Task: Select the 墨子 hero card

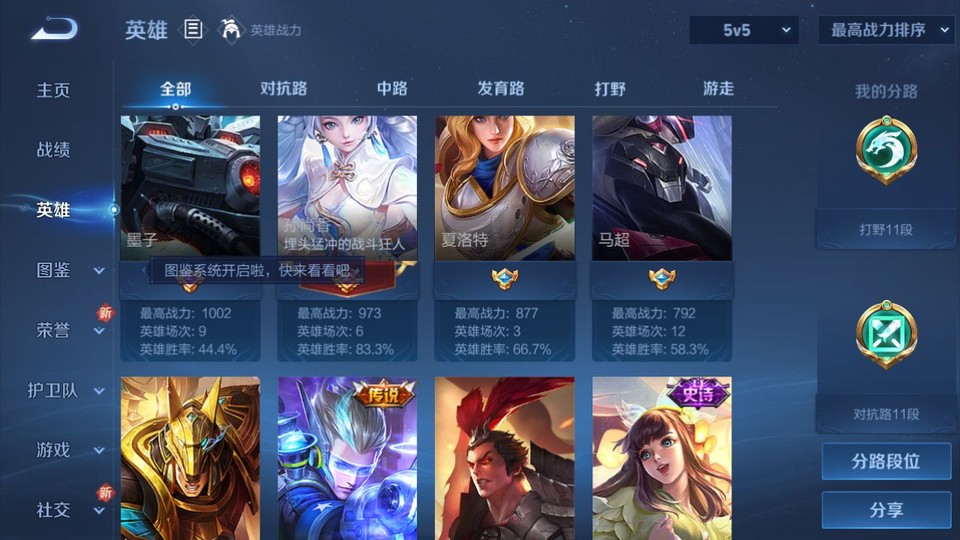Action: pos(190,188)
